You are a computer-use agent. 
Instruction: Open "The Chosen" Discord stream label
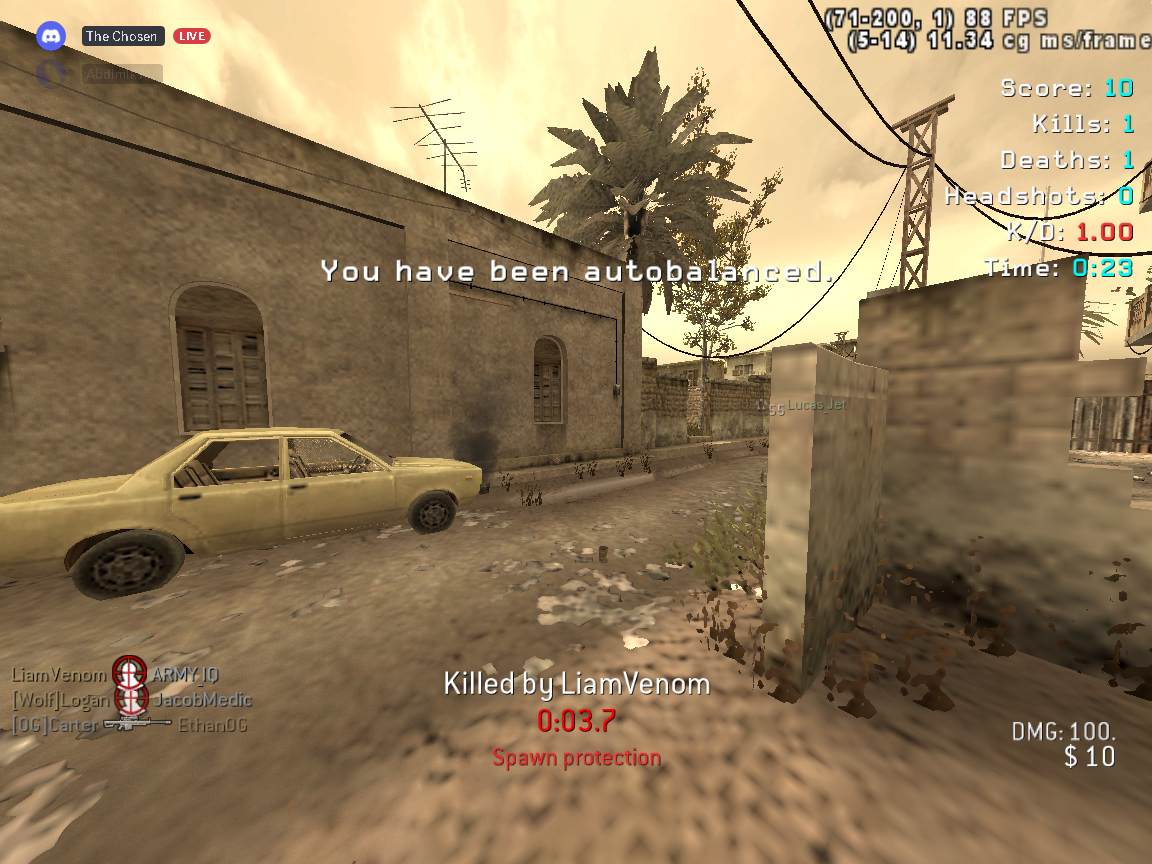pos(122,36)
